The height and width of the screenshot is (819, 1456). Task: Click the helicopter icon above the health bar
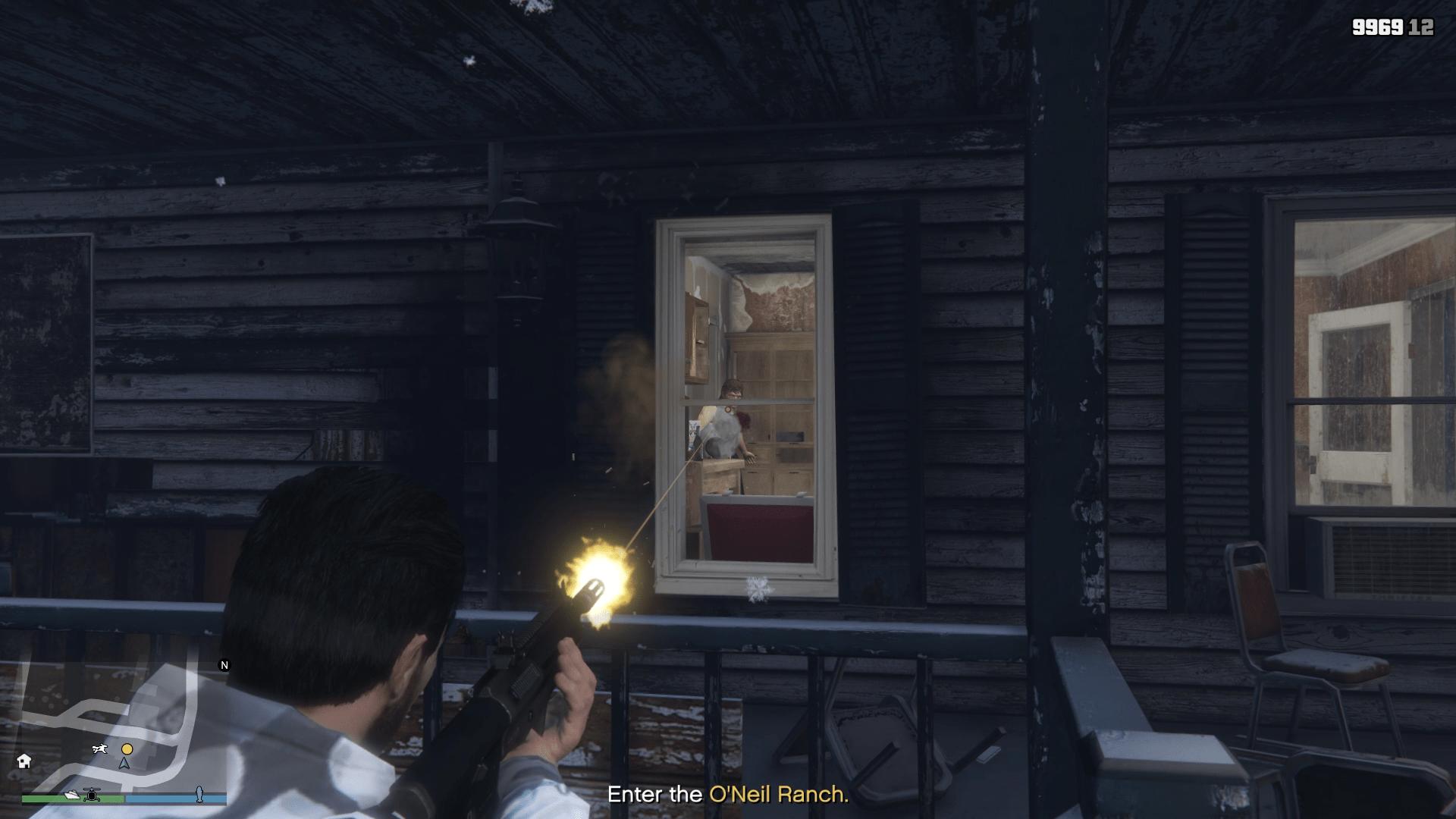pos(92,795)
